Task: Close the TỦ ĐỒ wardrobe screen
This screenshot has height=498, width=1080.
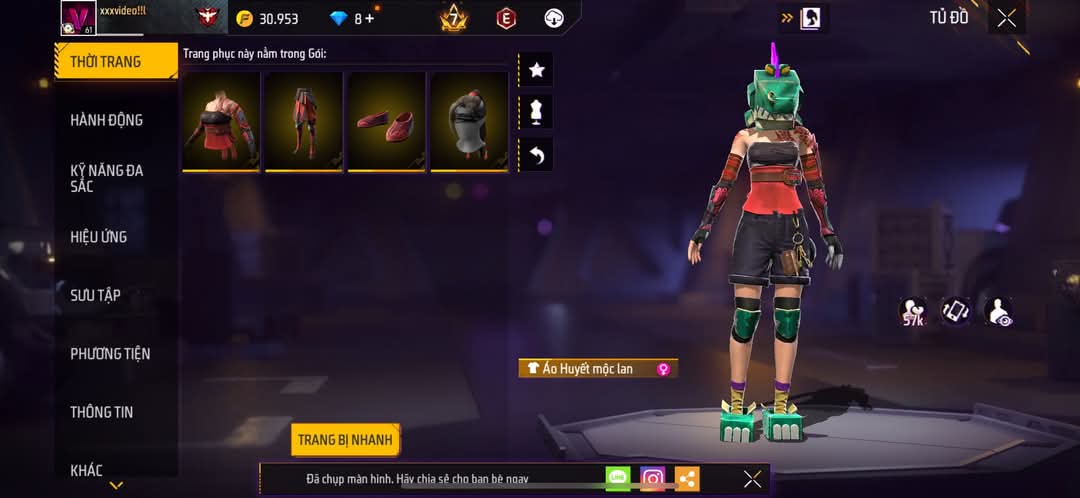Action: (1006, 18)
